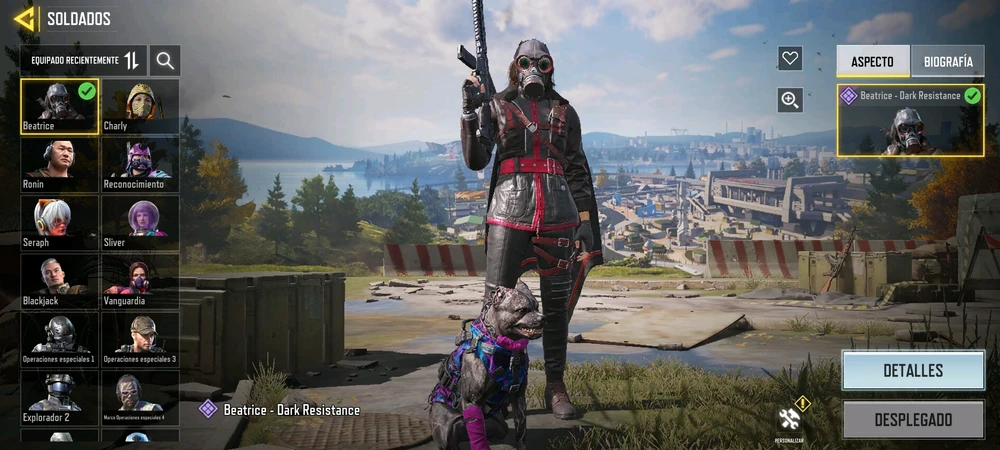Select the Beatrice soldier tile
The width and height of the screenshot is (1000, 450).
(60, 107)
